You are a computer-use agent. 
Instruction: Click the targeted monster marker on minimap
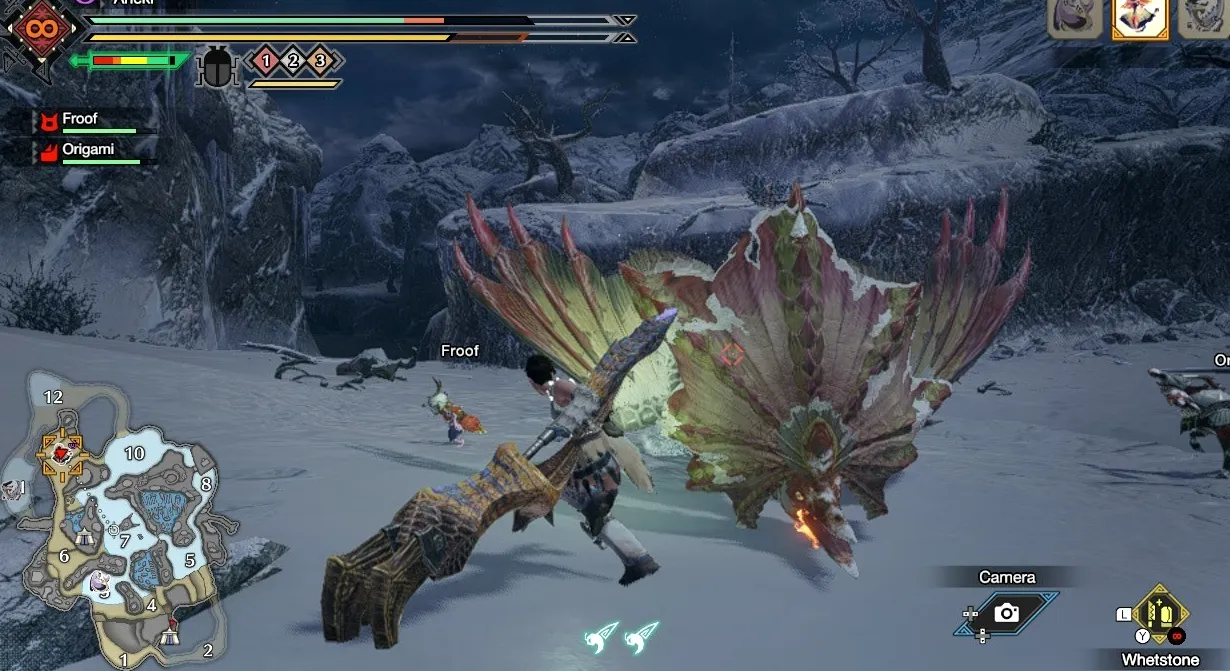coord(62,454)
